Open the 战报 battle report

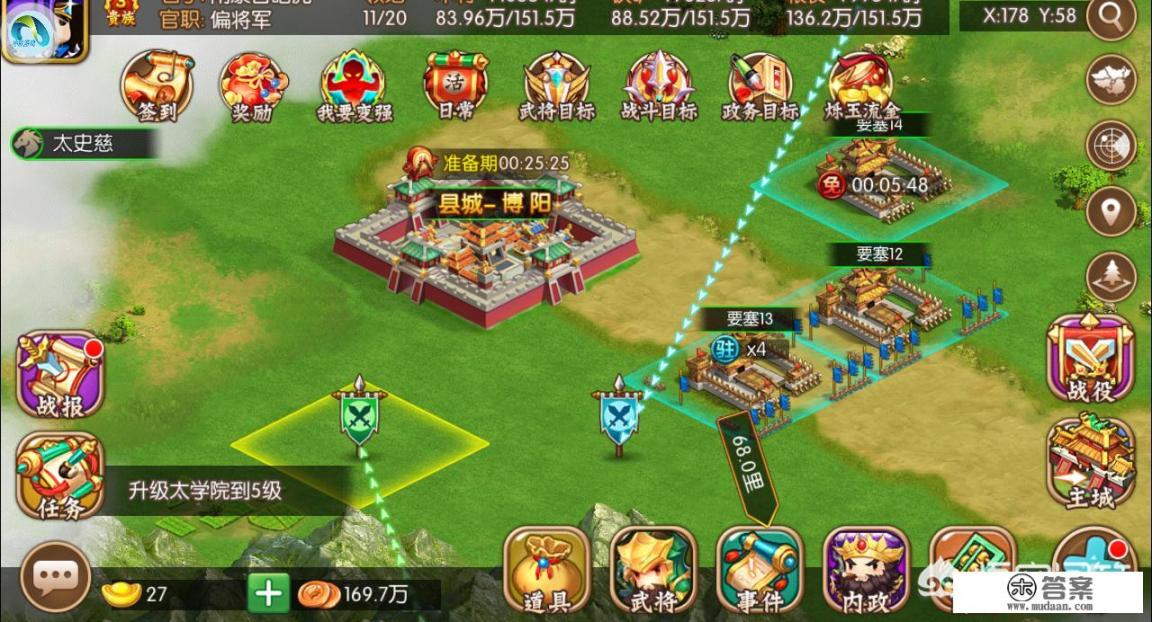pos(60,373)
